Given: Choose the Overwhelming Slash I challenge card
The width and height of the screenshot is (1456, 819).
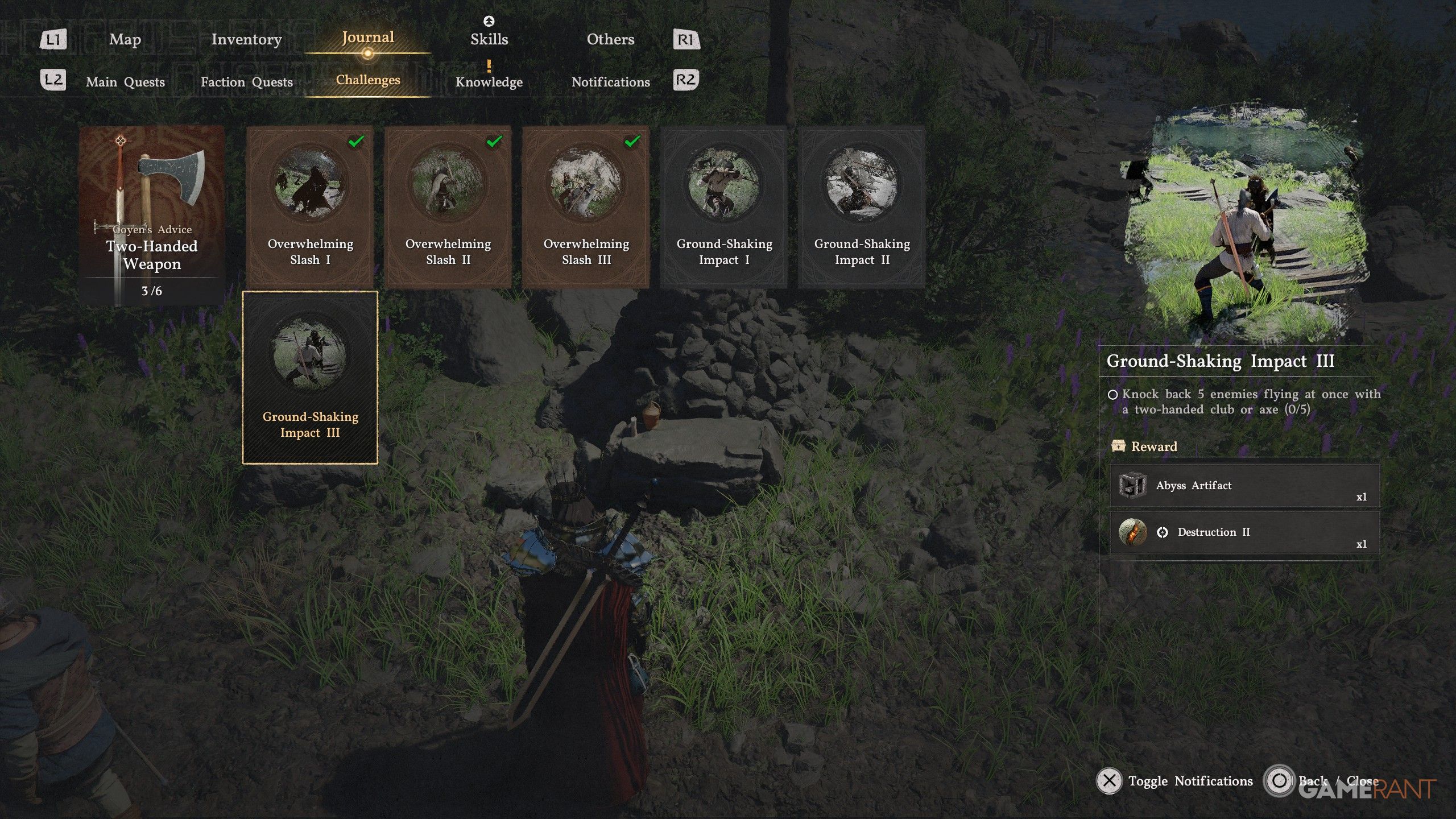Looking at the screenshot, I should click(310, 206).
